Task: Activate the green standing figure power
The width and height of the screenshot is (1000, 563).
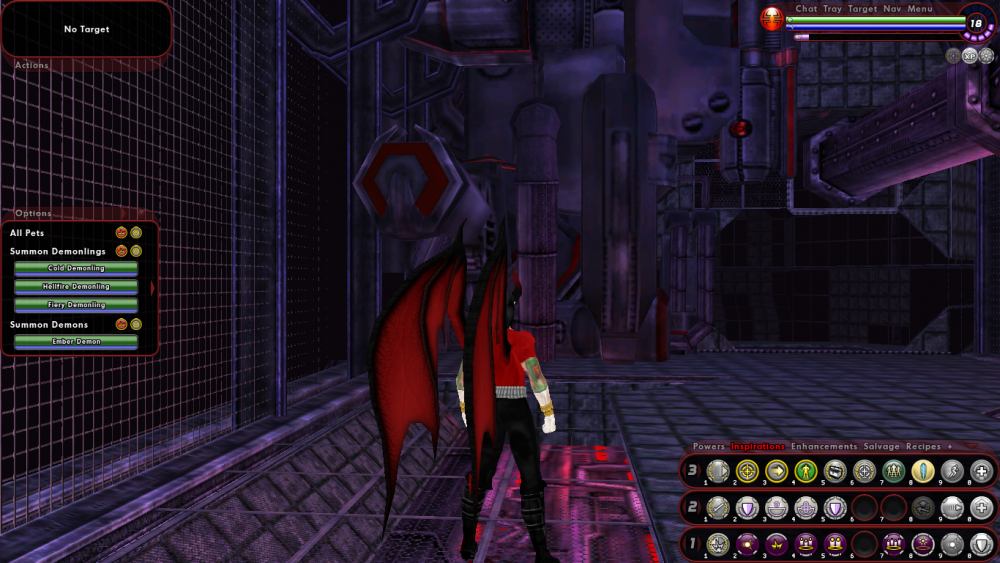Action: tap(806, 471)
